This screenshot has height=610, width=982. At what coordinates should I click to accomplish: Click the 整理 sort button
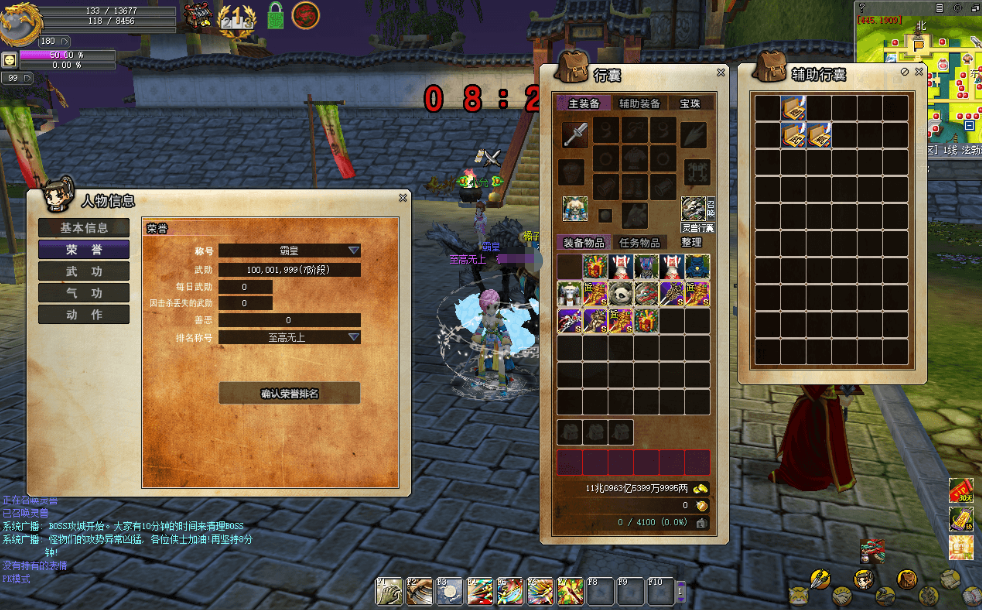[691, 242]
